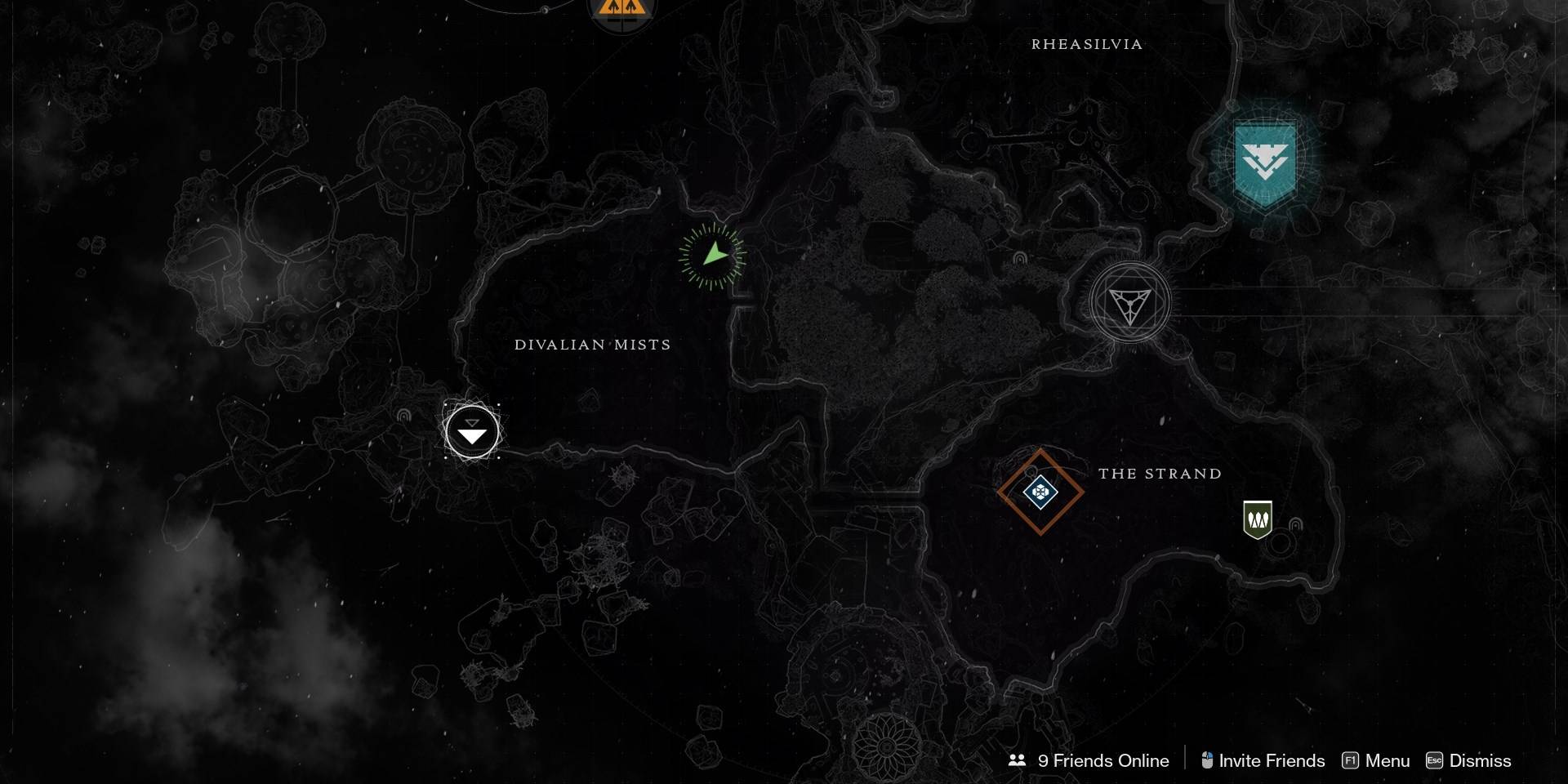Dismiss the map screen
This screenshot has height=784, width=1568.
(x=1468, y=760)
